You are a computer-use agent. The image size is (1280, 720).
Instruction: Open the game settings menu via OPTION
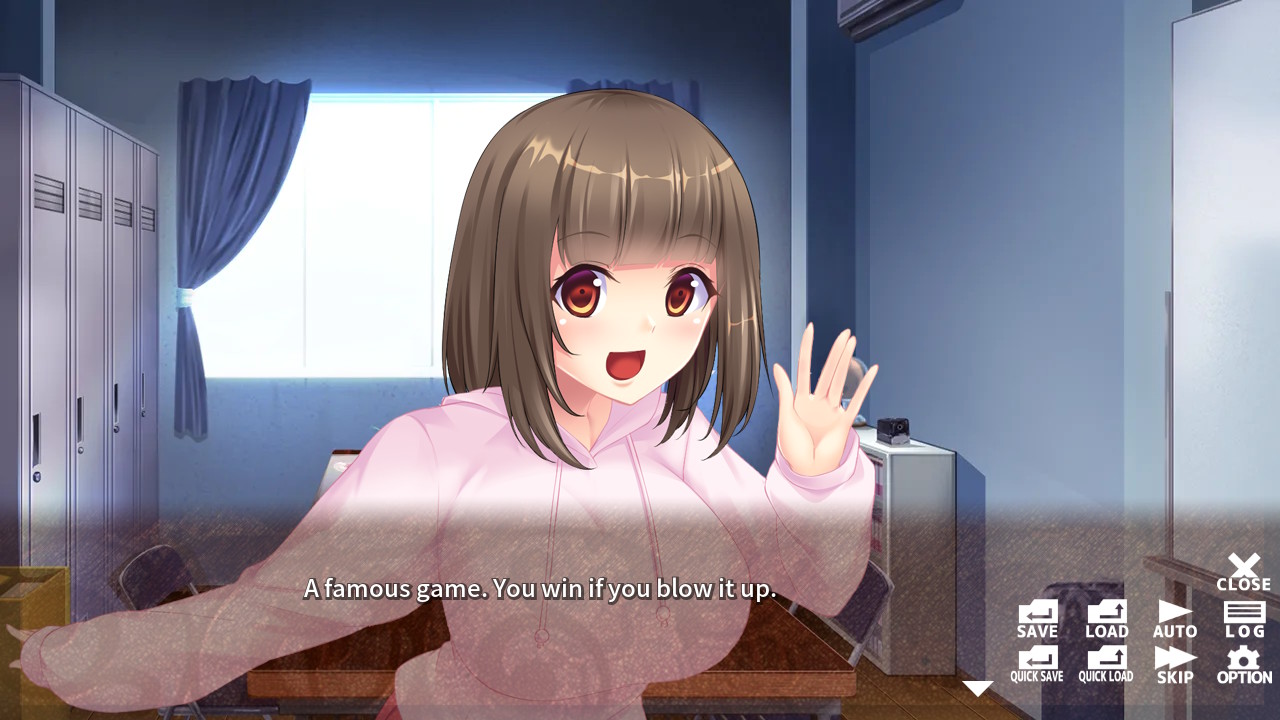click(x=1244, y=661)
